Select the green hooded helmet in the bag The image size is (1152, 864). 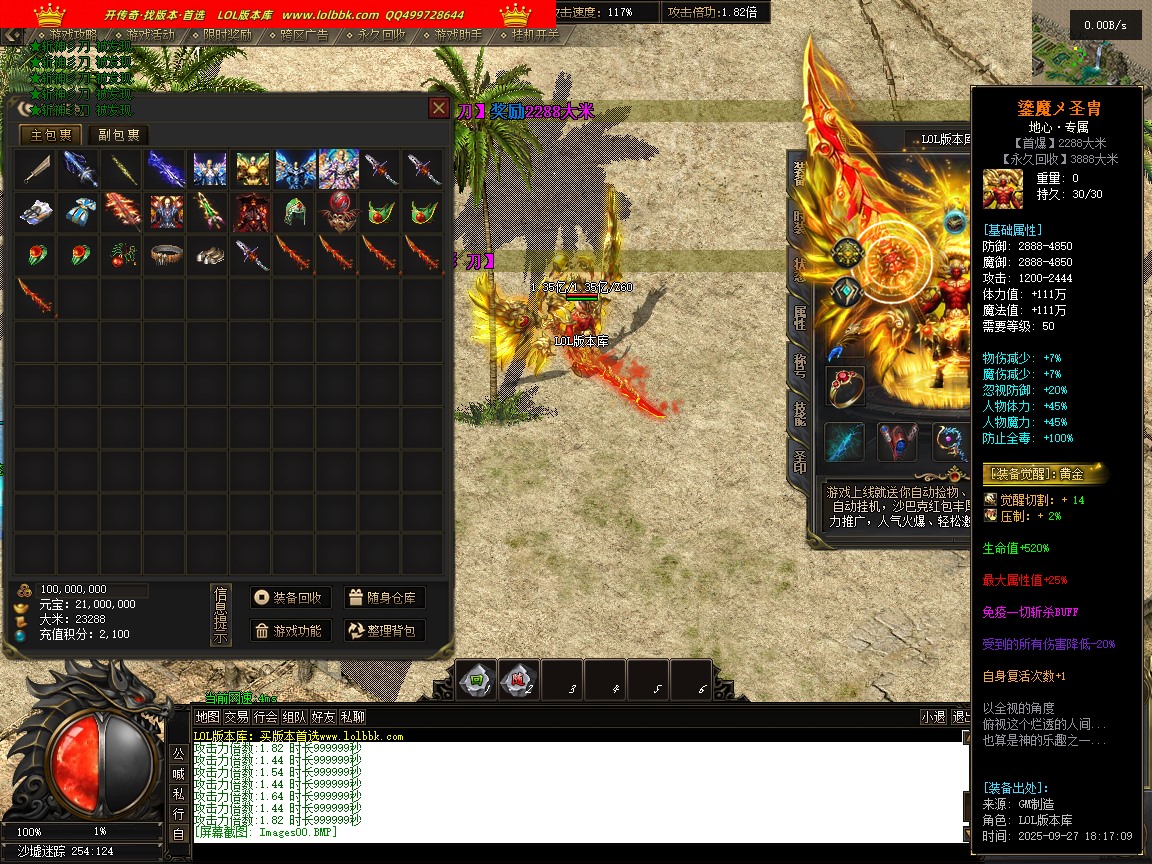click(293, 212)
